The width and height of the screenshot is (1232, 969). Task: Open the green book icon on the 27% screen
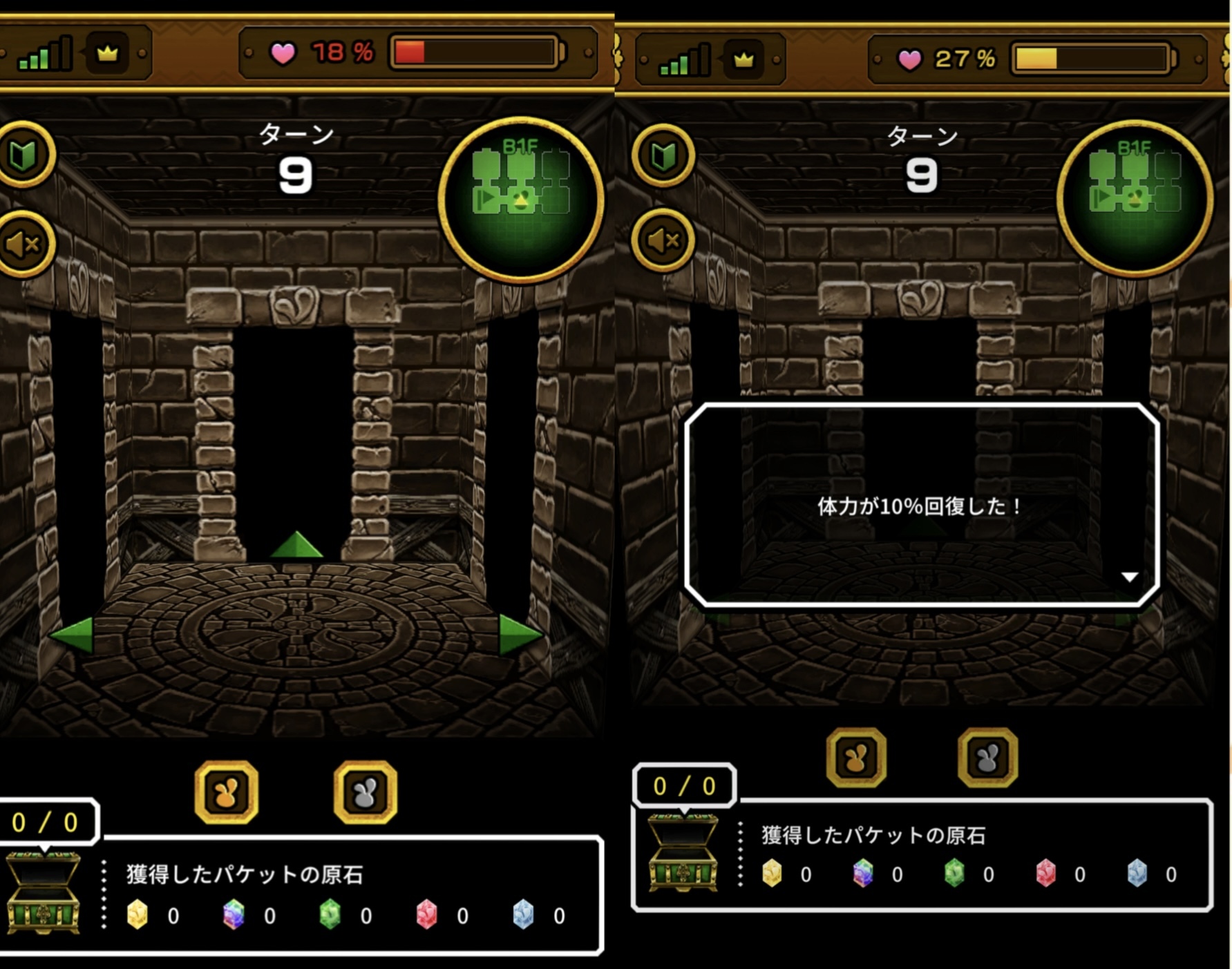tap(663, 156)
